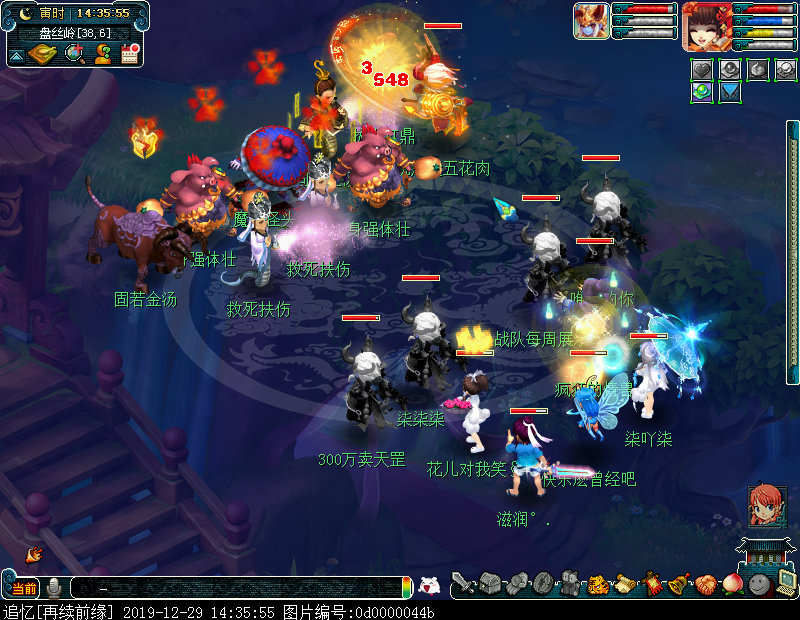Open the world map magnifier icon
Screen dimensions: 800x620
(75, 54)
